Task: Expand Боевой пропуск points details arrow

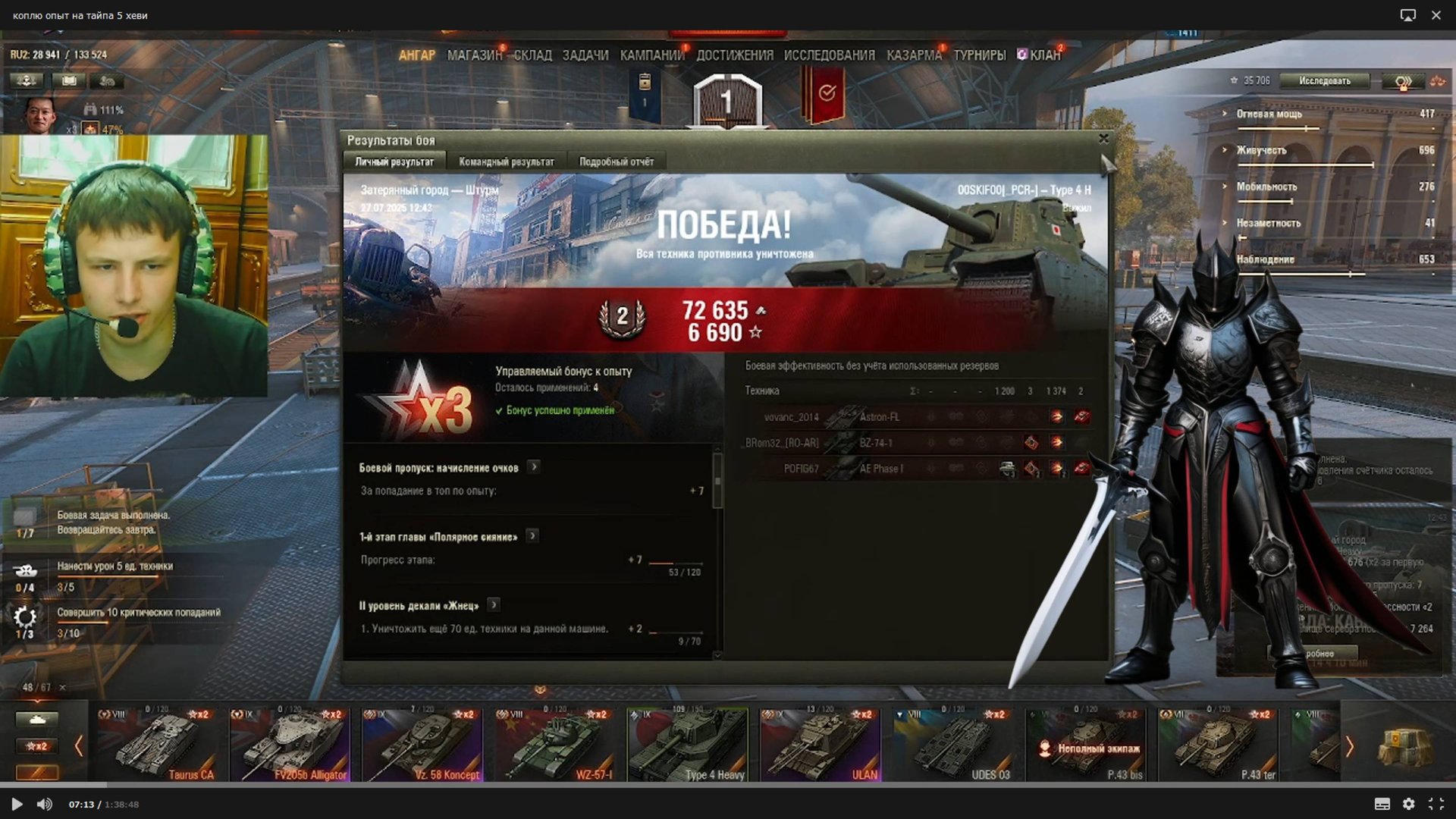Action: 534,467
